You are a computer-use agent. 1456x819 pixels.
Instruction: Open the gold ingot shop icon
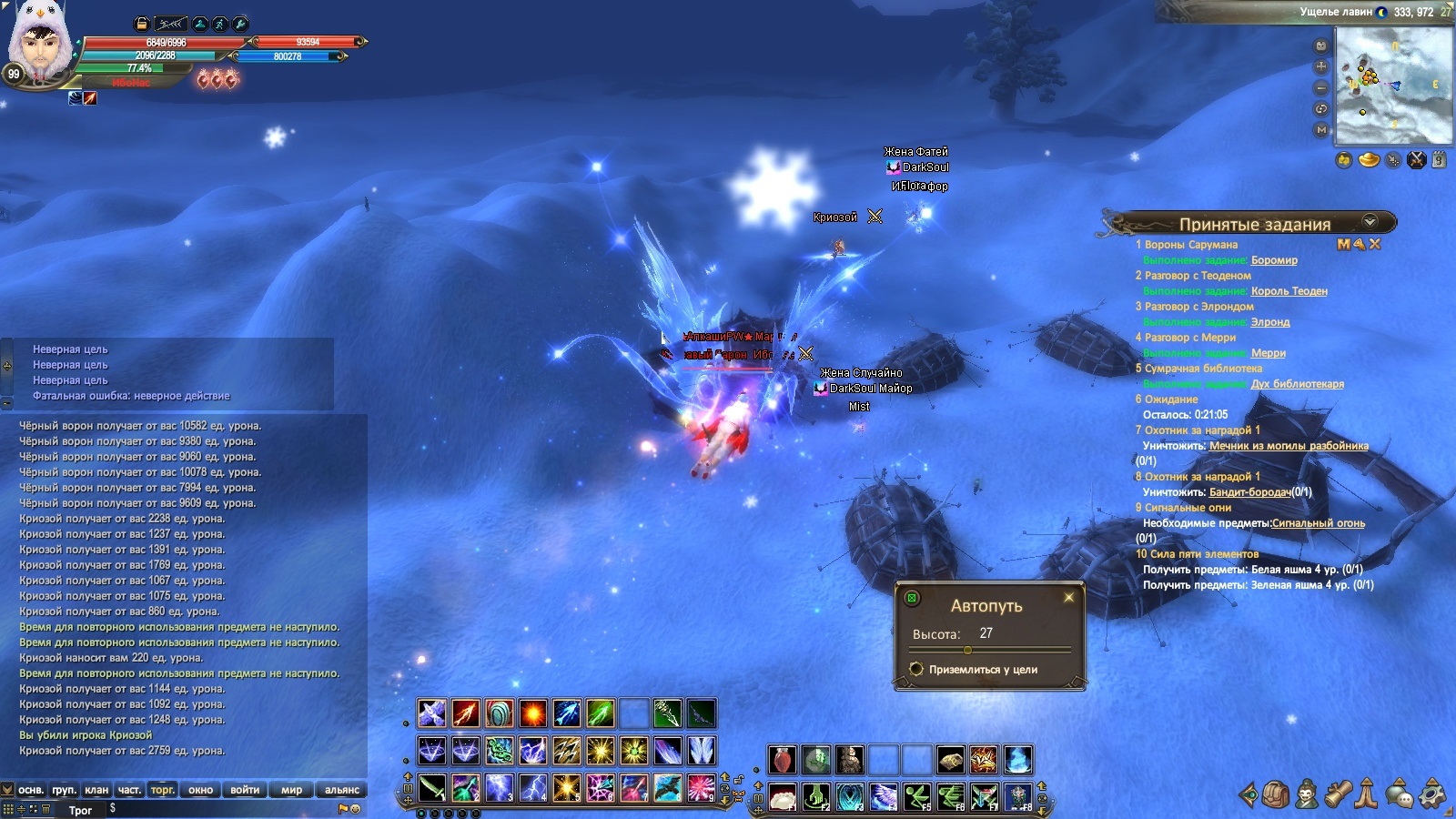click(x=1369, y=160)
